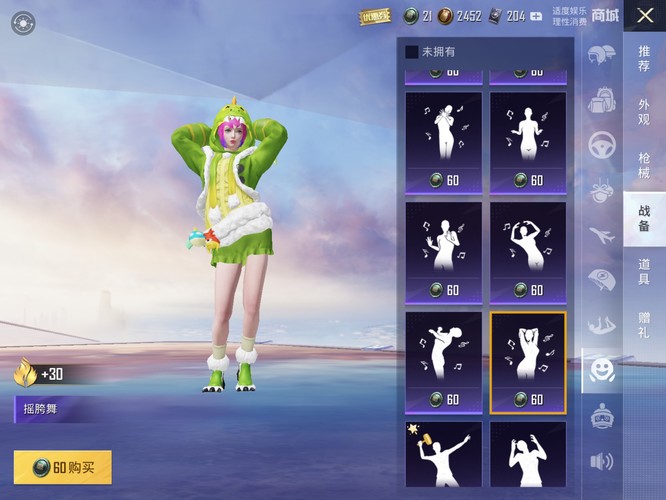The width and height of the screenshot is (666, 500).
Task: Close the shop screen with the X
Action: point(644,15)
